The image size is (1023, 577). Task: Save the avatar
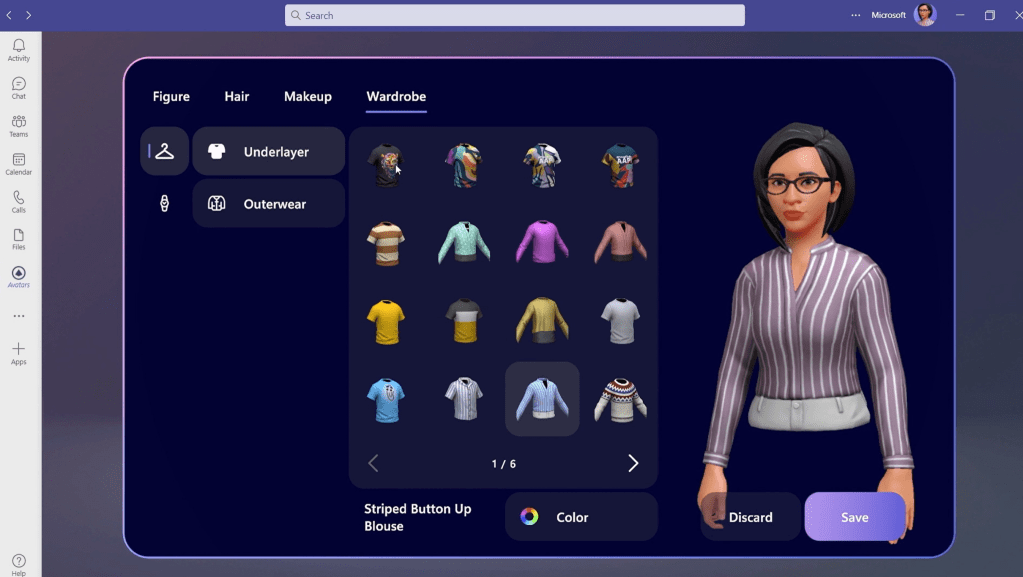point(855,517)
